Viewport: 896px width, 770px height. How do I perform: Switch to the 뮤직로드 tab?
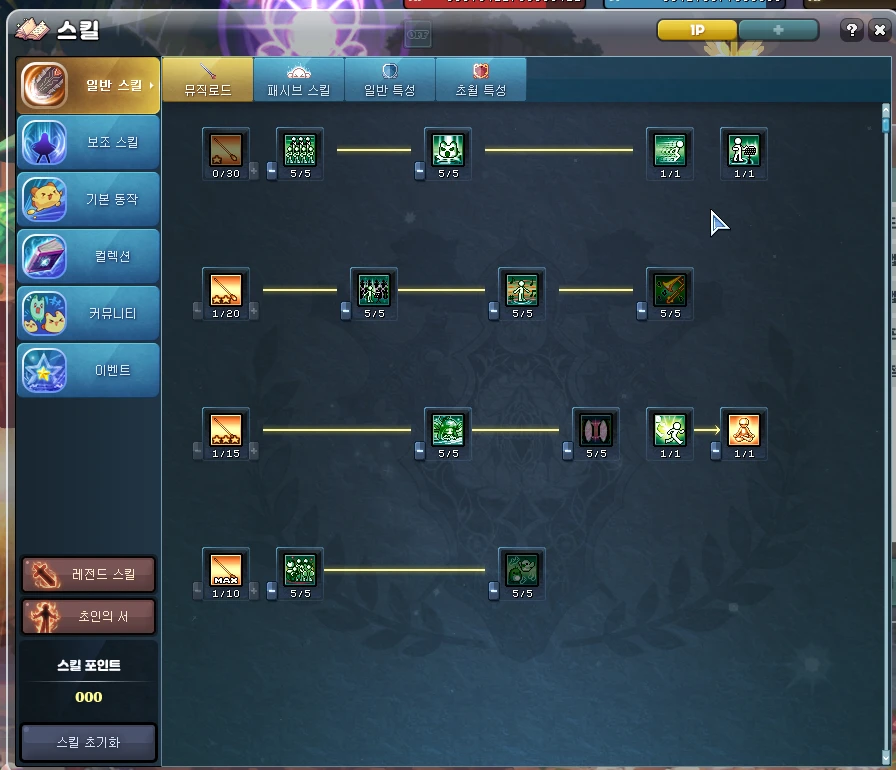(x=208, y=80)
